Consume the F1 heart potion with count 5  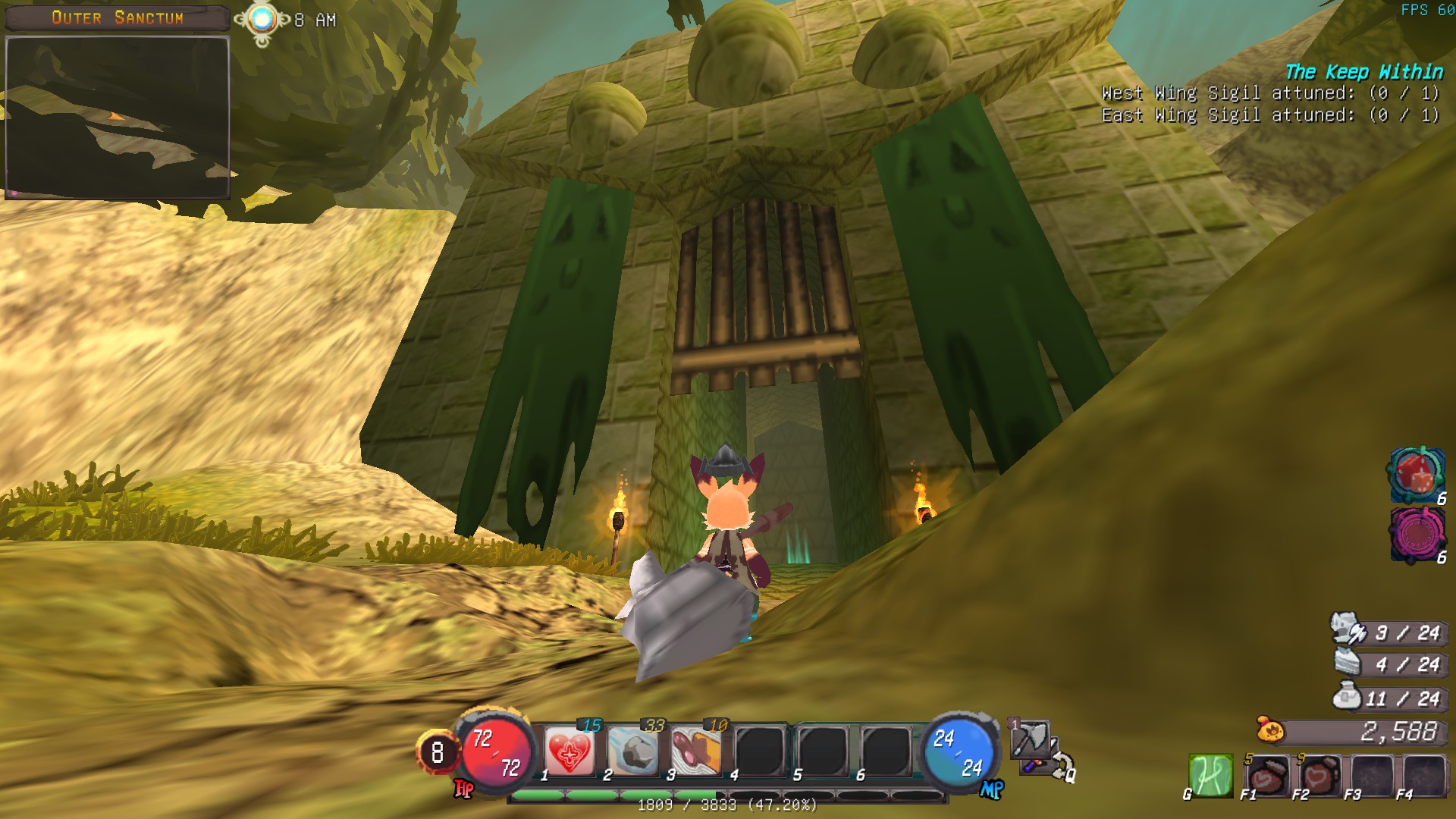pos(1268,776)
